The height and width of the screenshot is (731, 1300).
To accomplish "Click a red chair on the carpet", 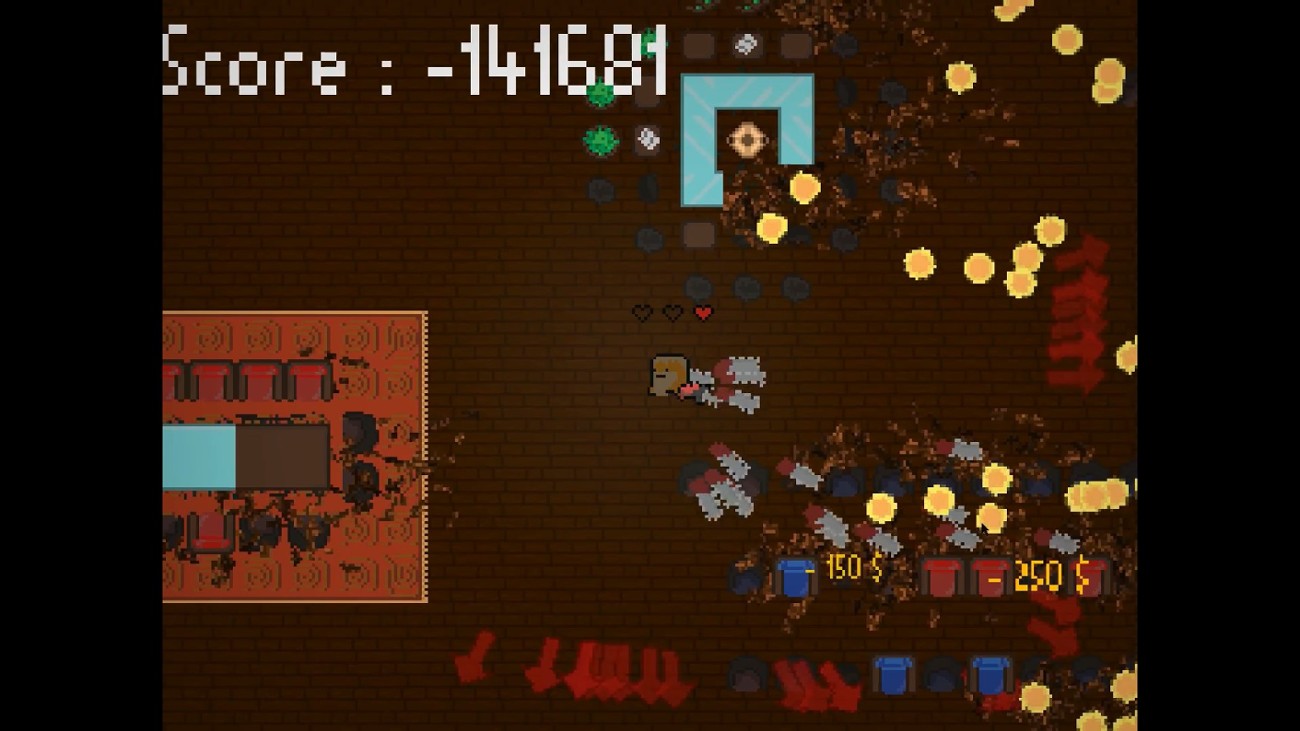I will point(210,380).
